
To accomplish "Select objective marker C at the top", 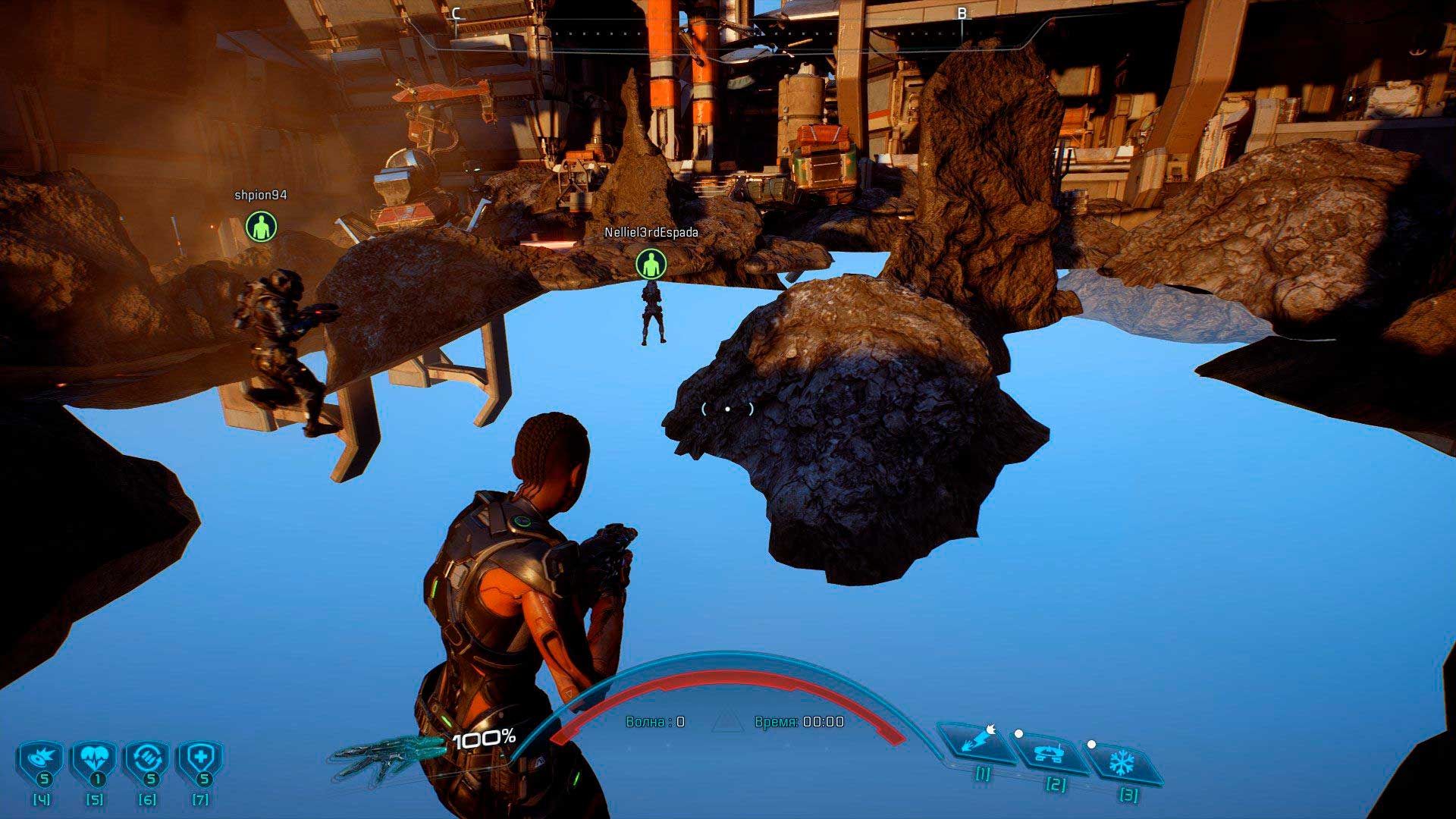I will coord(456,13).
